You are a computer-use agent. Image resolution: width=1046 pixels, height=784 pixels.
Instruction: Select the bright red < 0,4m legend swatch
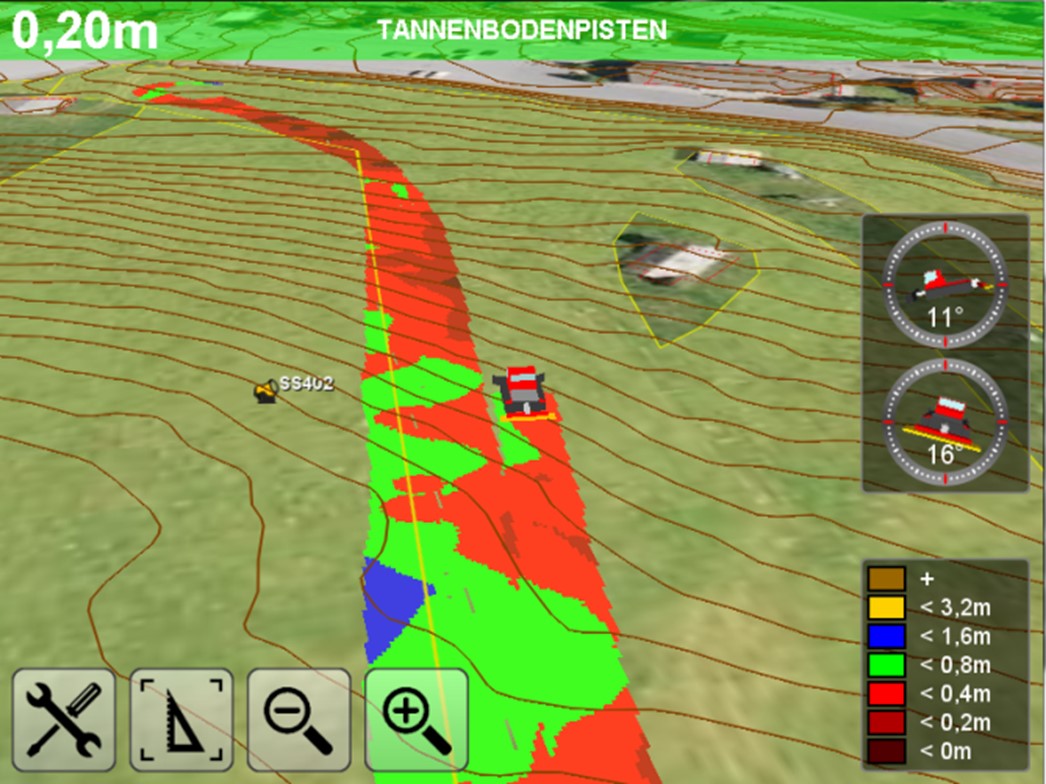(x=887, y=694)
